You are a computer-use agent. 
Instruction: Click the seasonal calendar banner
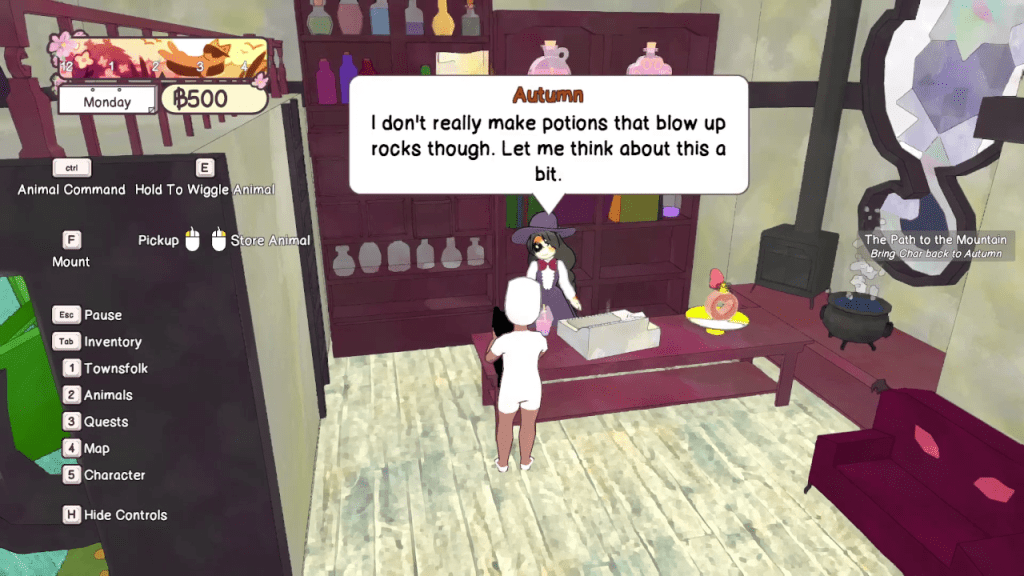pos(162,58)
